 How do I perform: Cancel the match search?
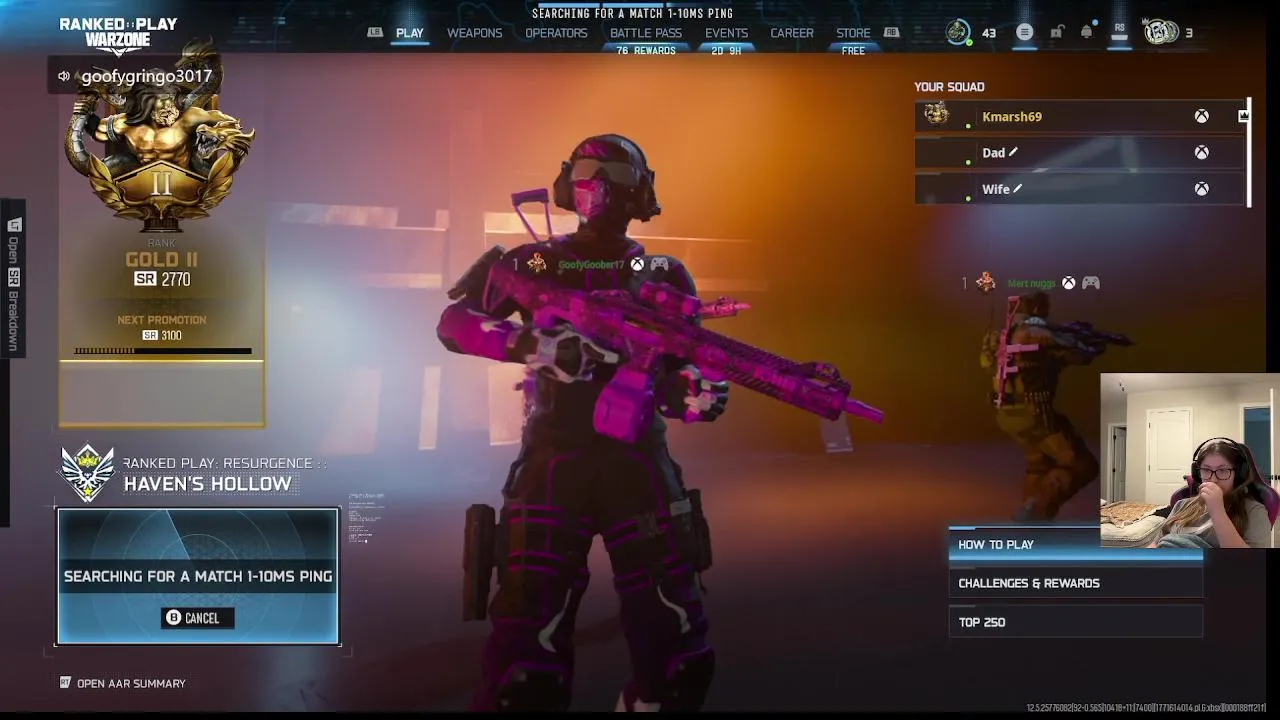pyautogui.click(x=197, y=618)
